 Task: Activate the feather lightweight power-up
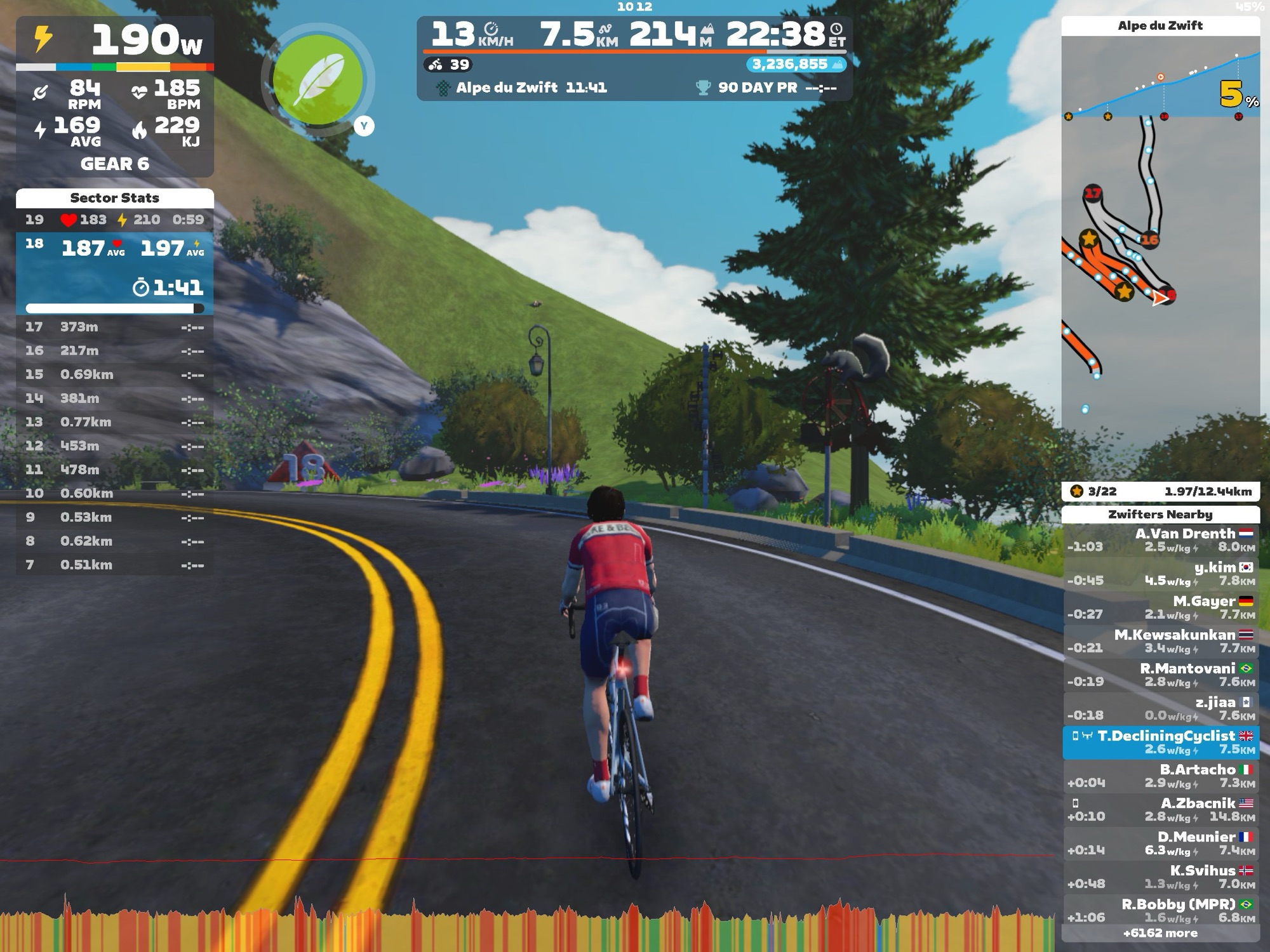click(317, 81)
